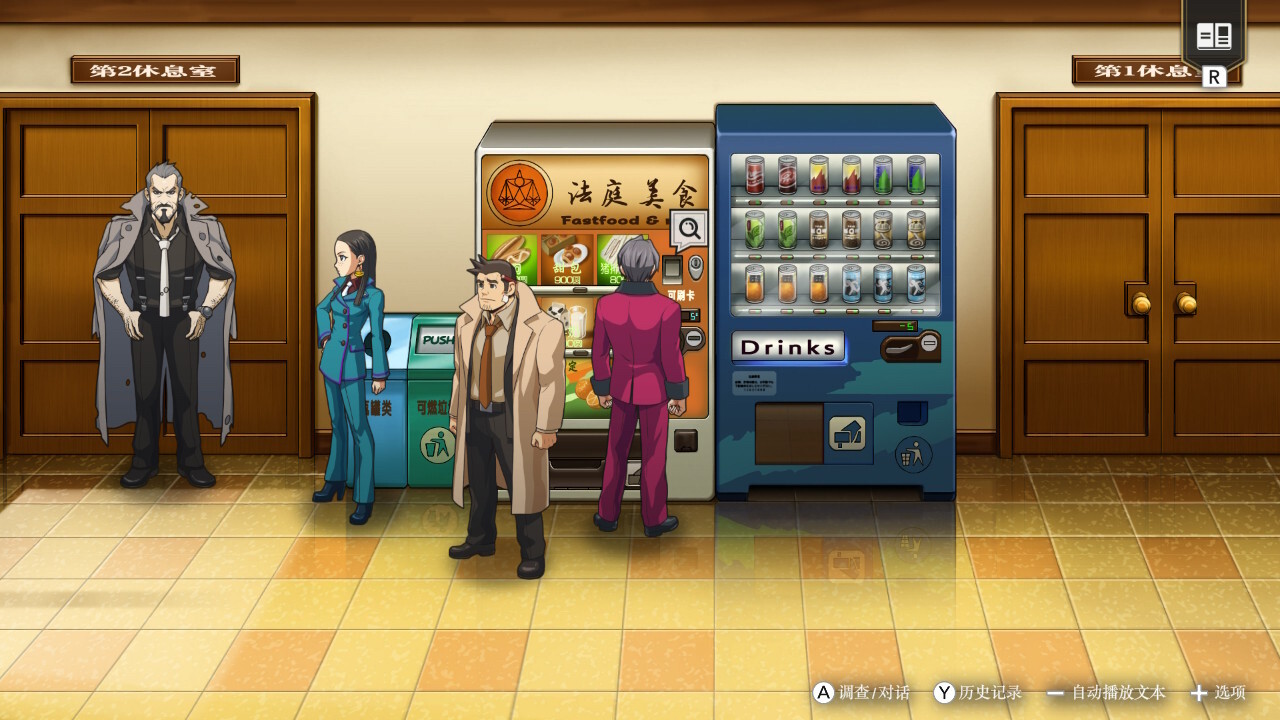Click the magnifying glass examine bubble
The image size is (1280, 720).
pos(689,230)
